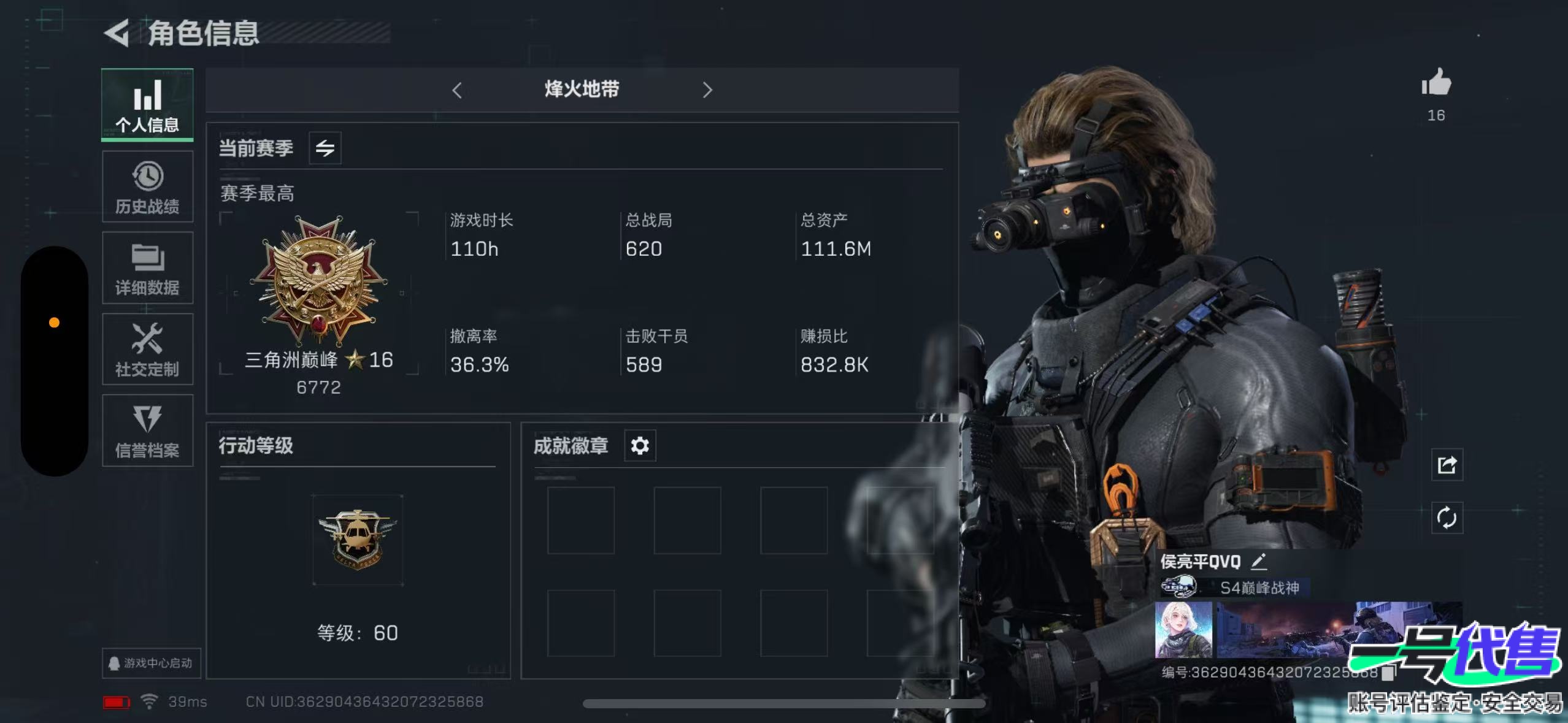Select the 社交定制 tab
The image size is (1568, 723).
coord(147,350)
